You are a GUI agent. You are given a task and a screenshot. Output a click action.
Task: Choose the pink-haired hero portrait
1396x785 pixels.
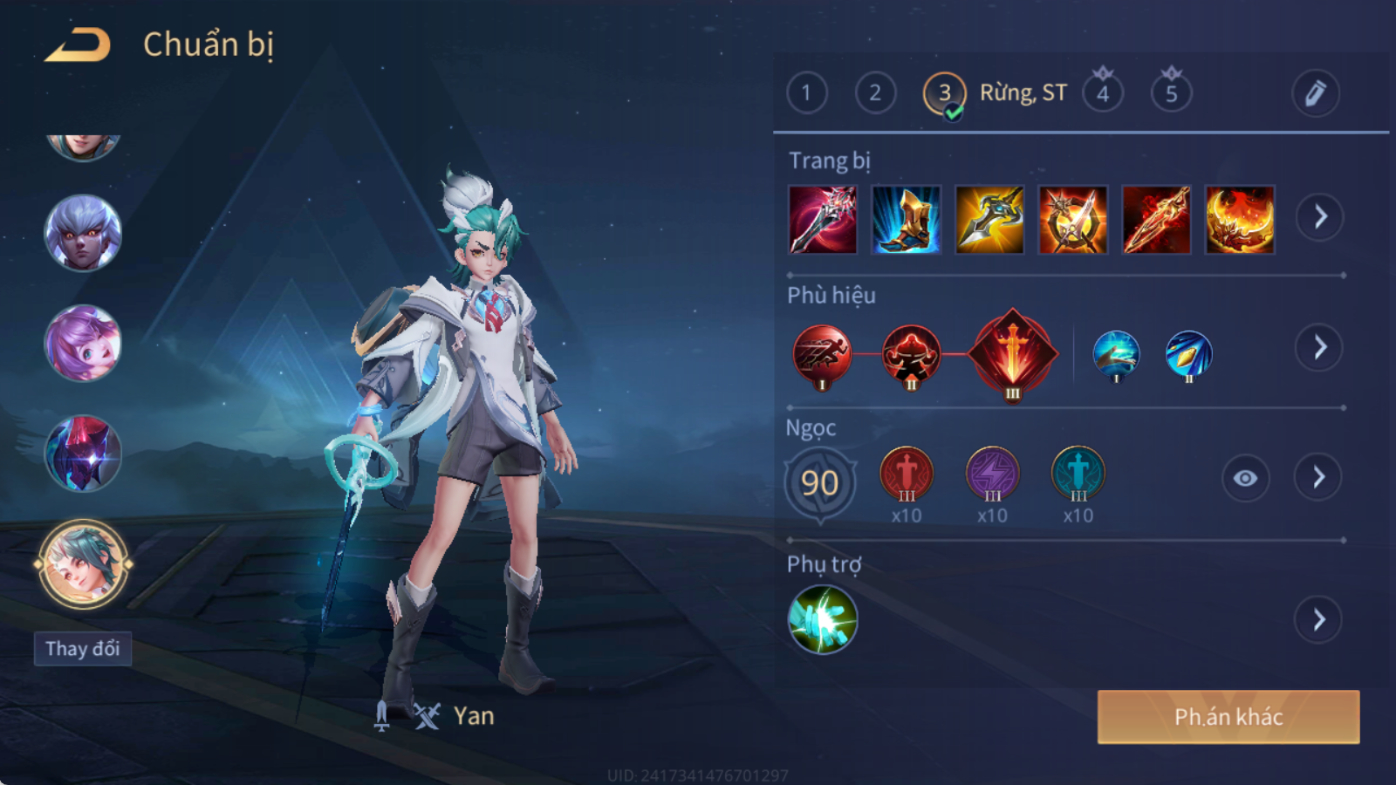click(83, 343)
